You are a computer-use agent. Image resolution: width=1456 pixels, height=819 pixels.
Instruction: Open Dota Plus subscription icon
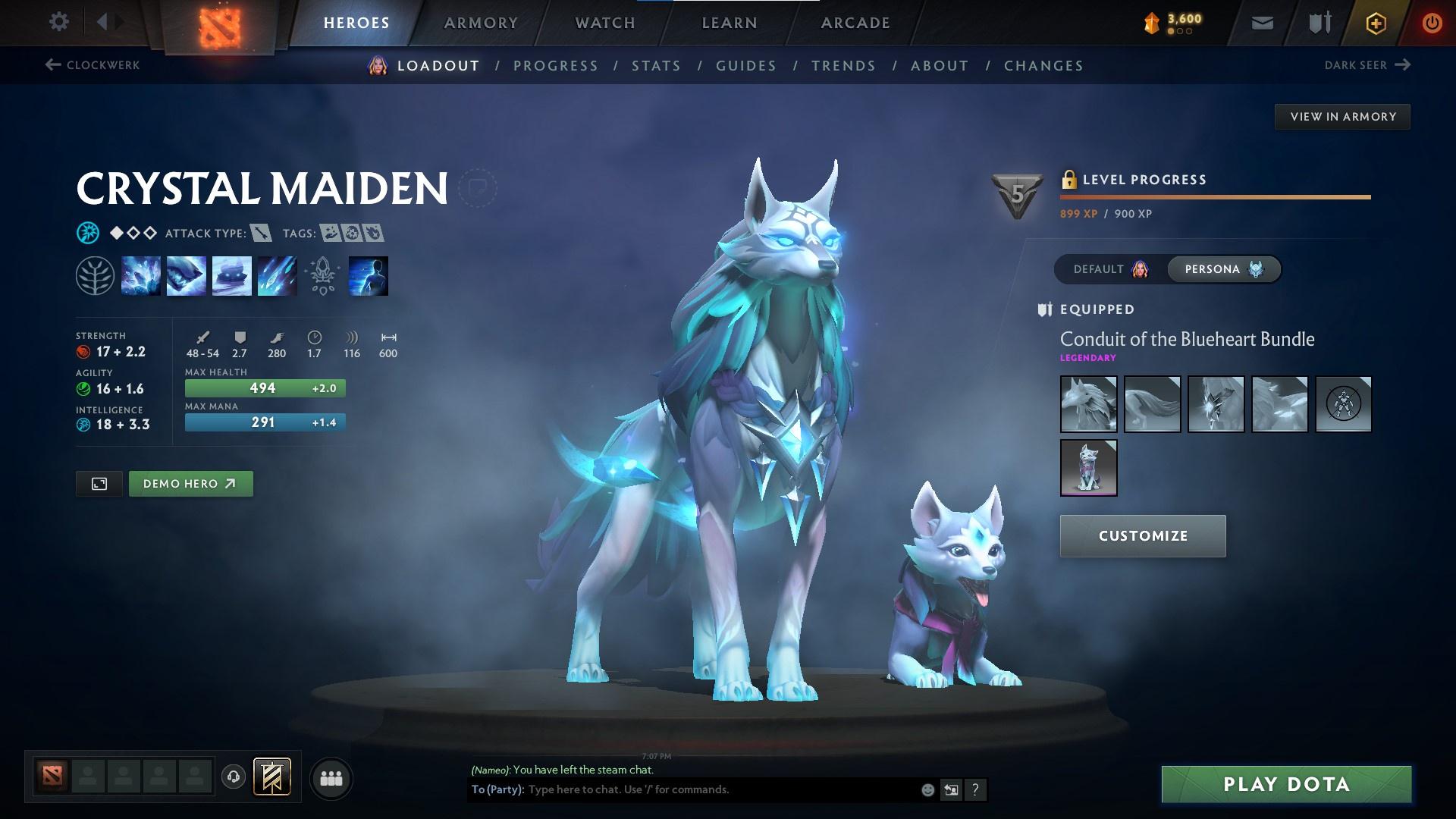(1376, 23)
